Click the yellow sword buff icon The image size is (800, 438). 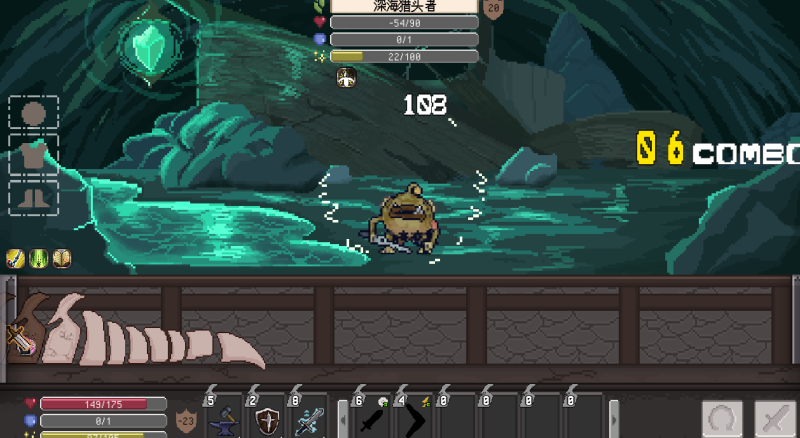16,257
